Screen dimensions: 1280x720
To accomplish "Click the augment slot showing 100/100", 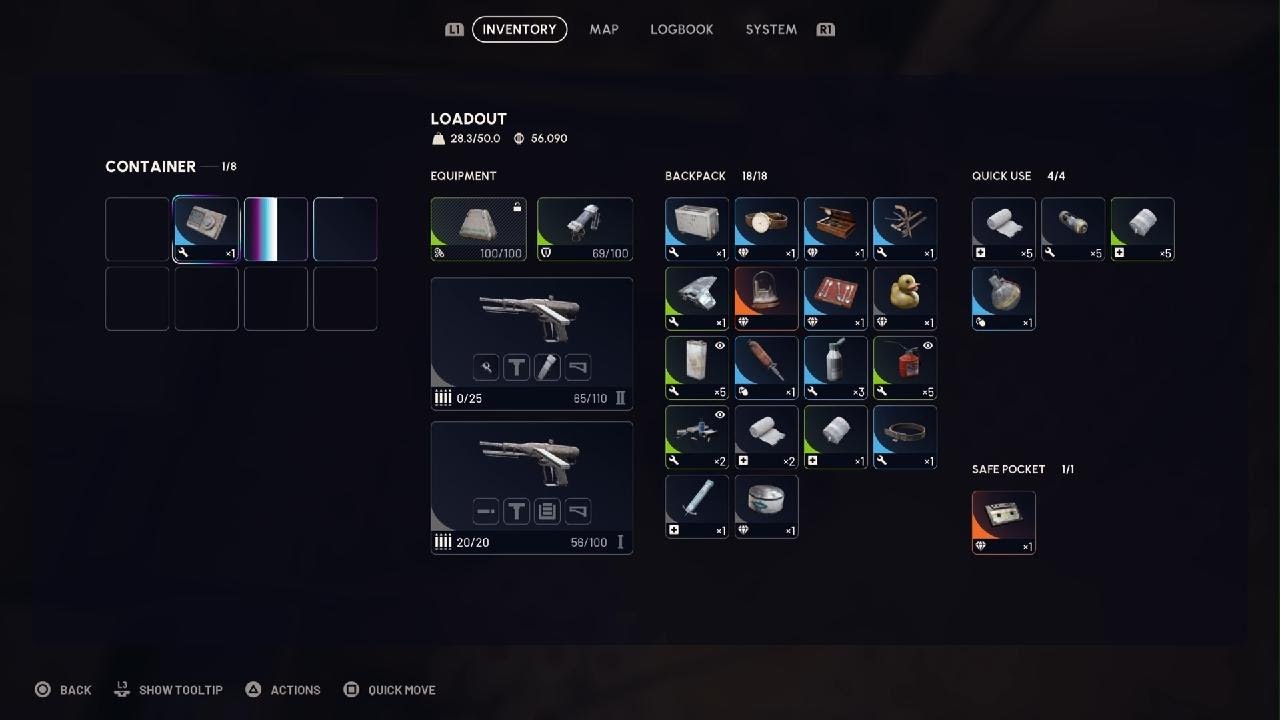I will [478, 229].
